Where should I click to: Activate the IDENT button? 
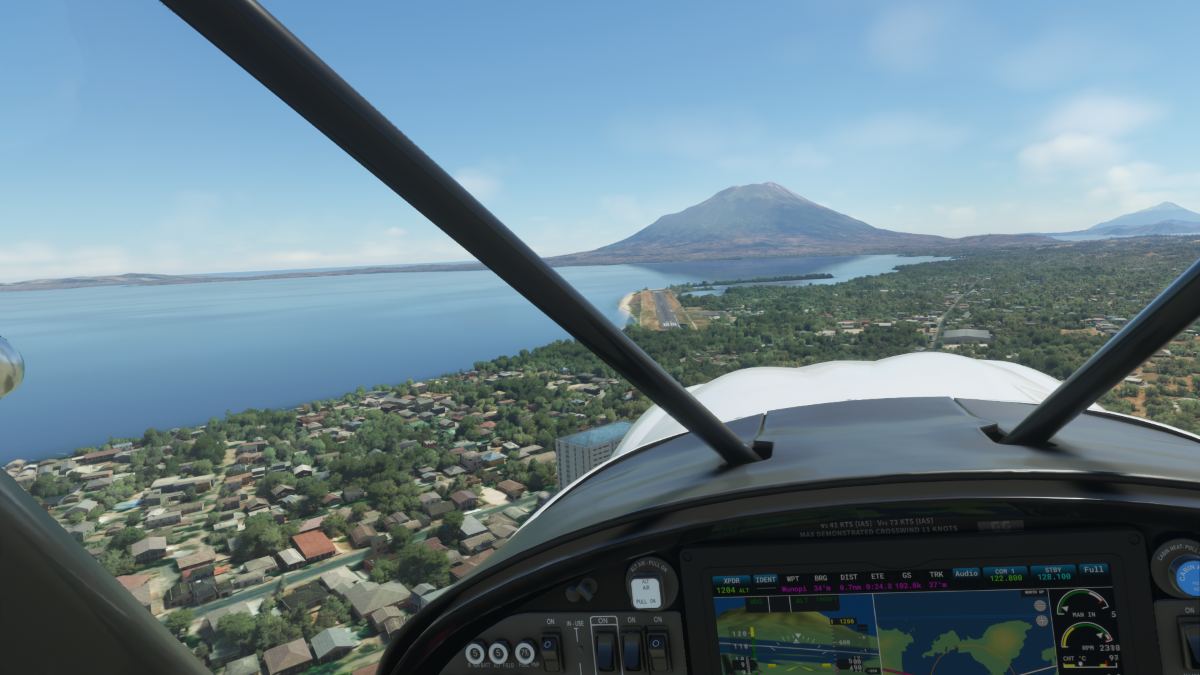(x=765, y=579)
